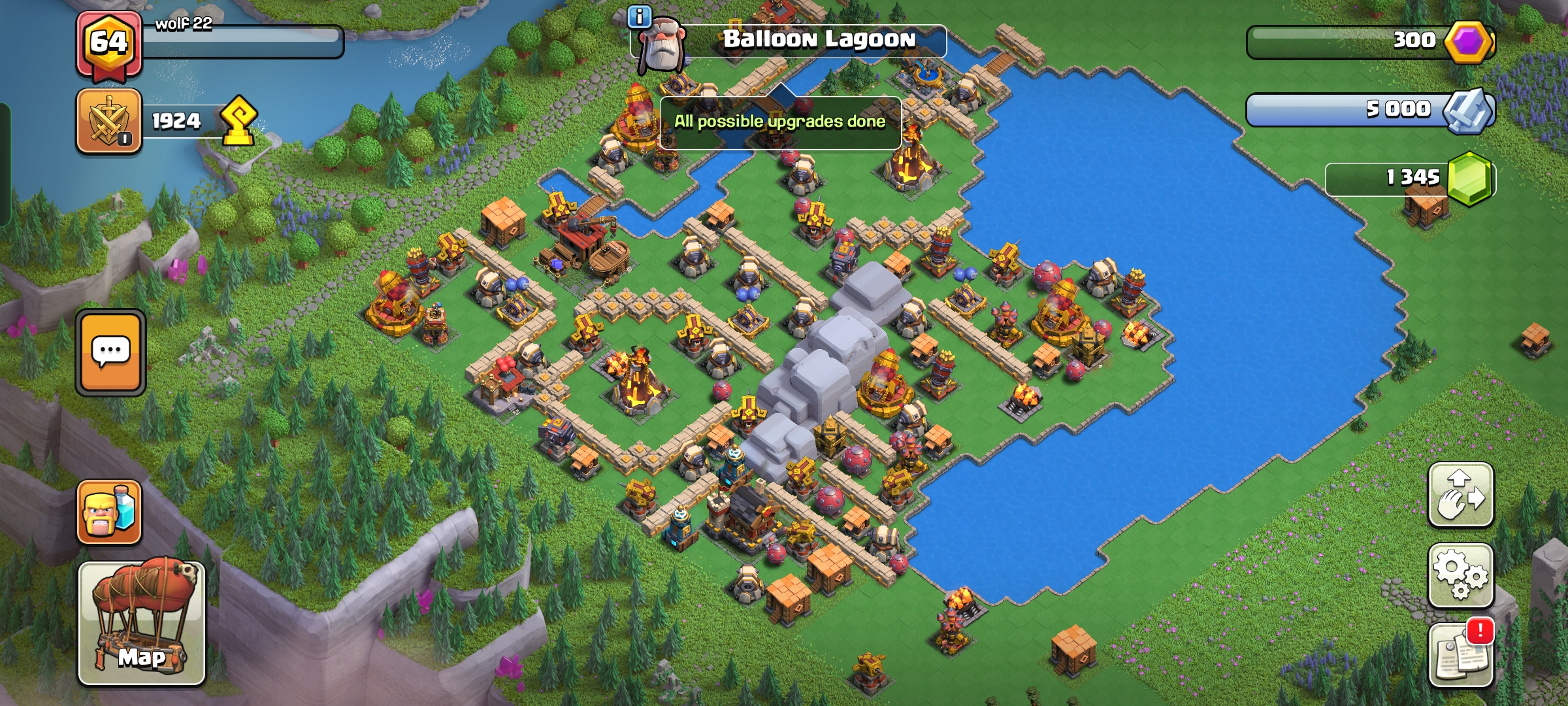Open the Map airship button
Viewport: 1568px width, 706px height.
[142, 623]
